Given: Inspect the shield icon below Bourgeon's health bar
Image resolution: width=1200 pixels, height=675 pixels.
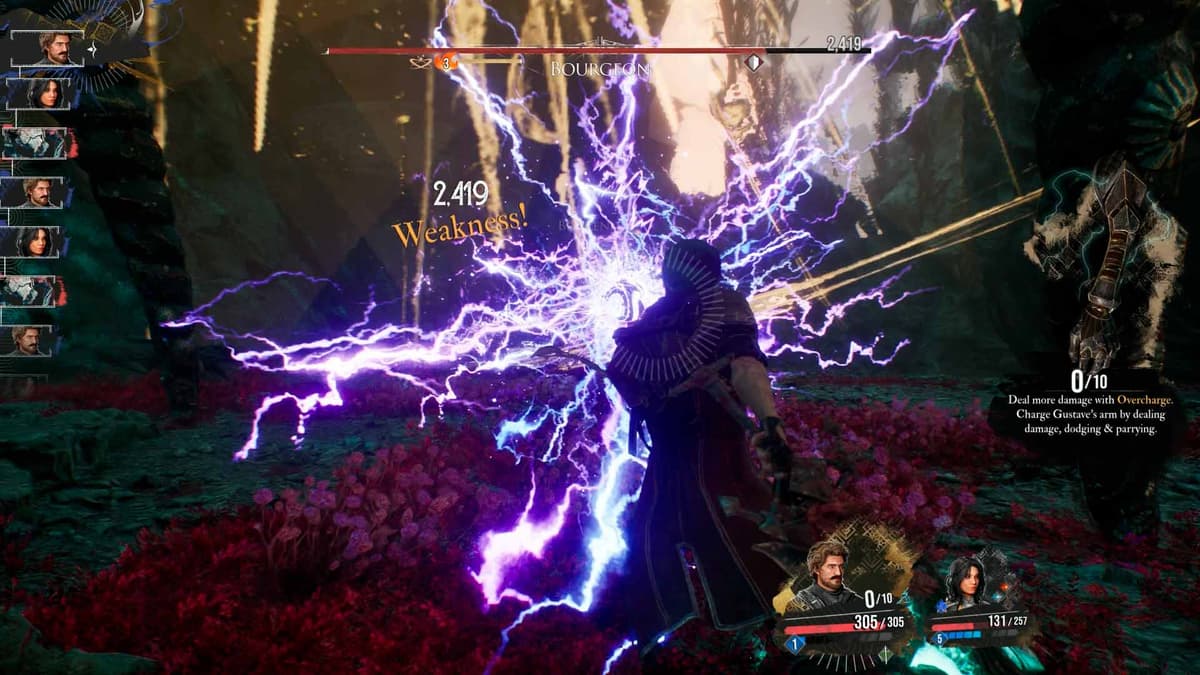Looking at the screenshot, I should [754, 63].
